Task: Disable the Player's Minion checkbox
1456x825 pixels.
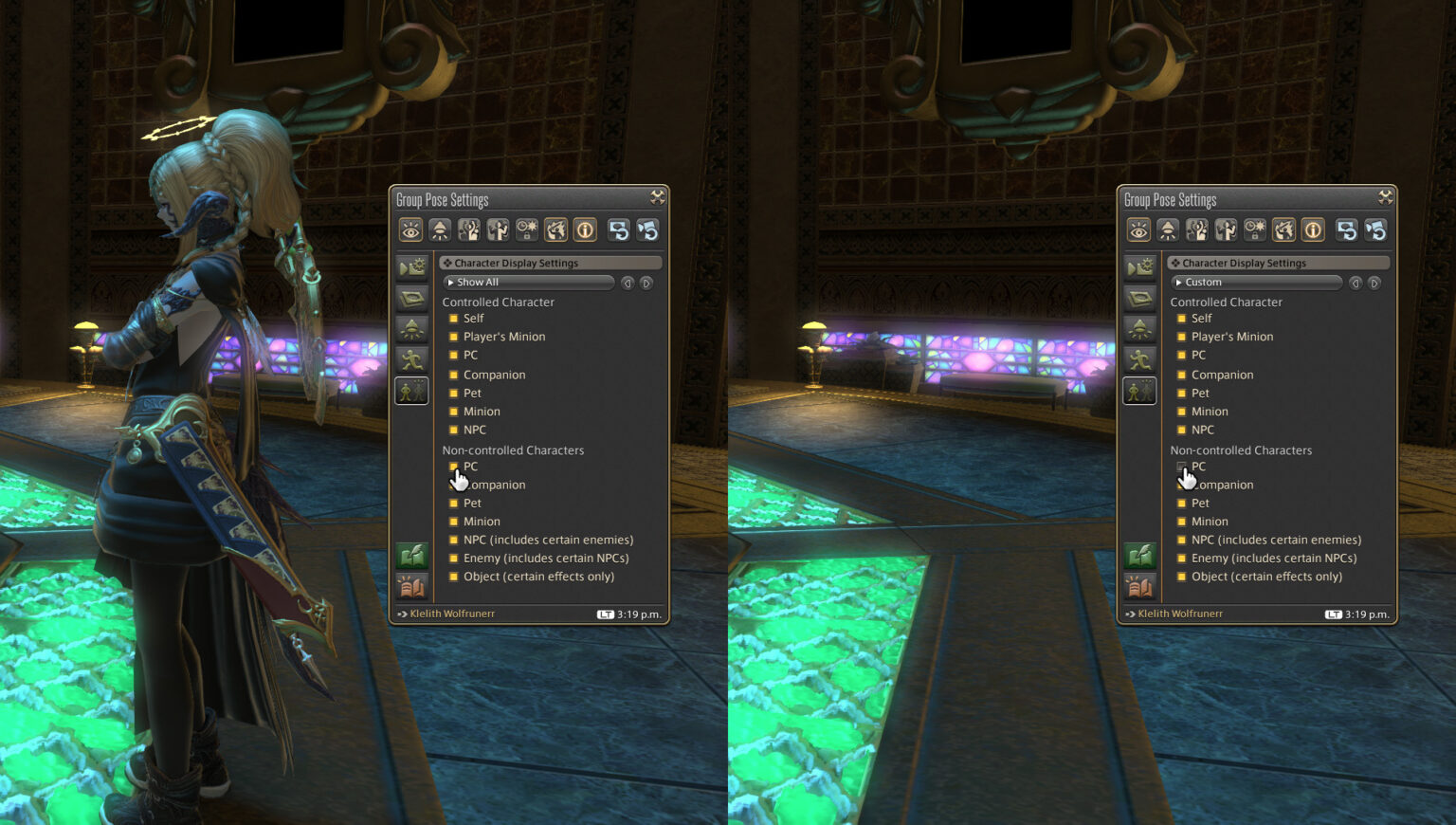Action: (x=454, y=337)
